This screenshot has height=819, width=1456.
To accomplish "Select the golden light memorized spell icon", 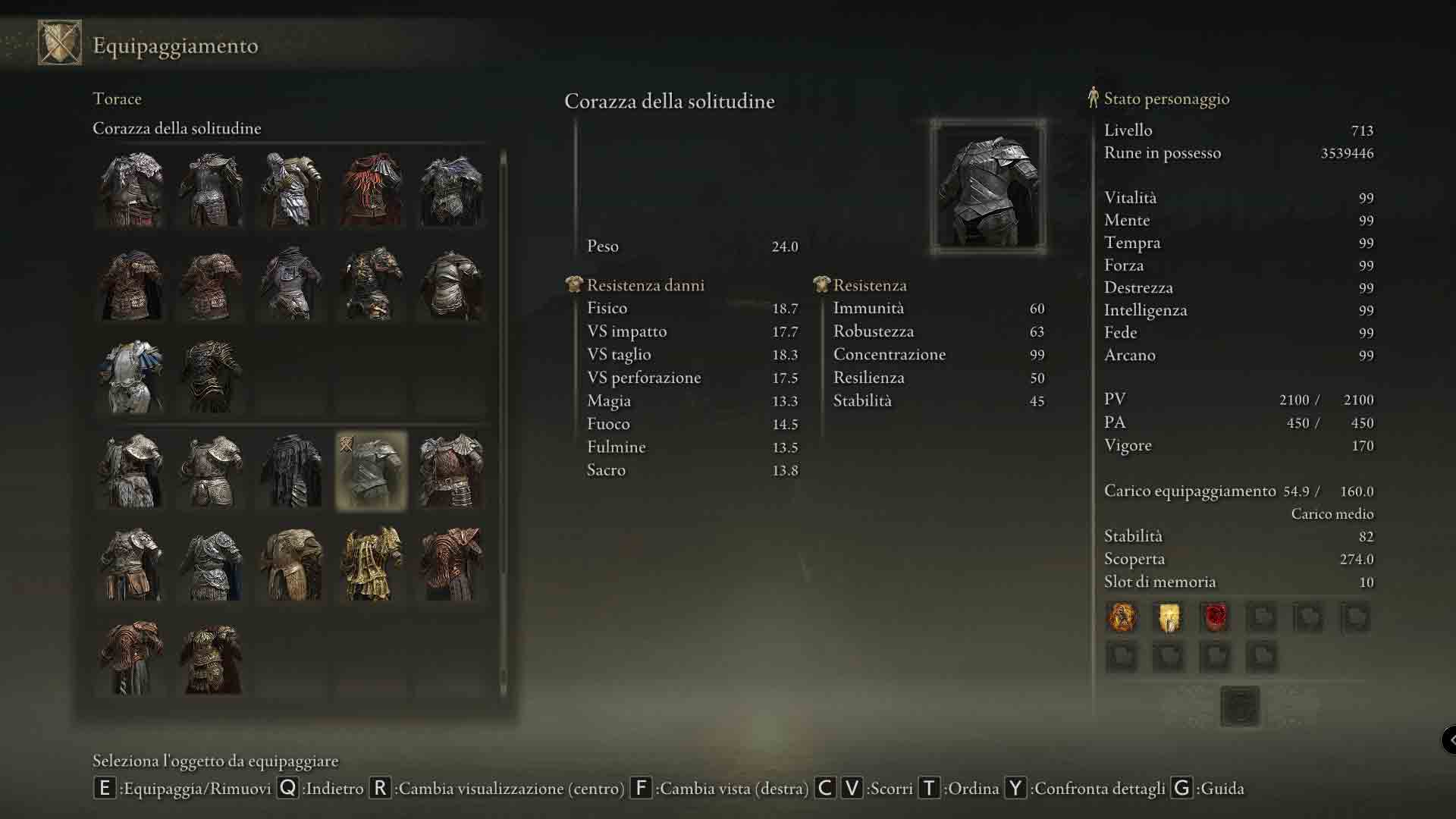I will (1169, 617).
